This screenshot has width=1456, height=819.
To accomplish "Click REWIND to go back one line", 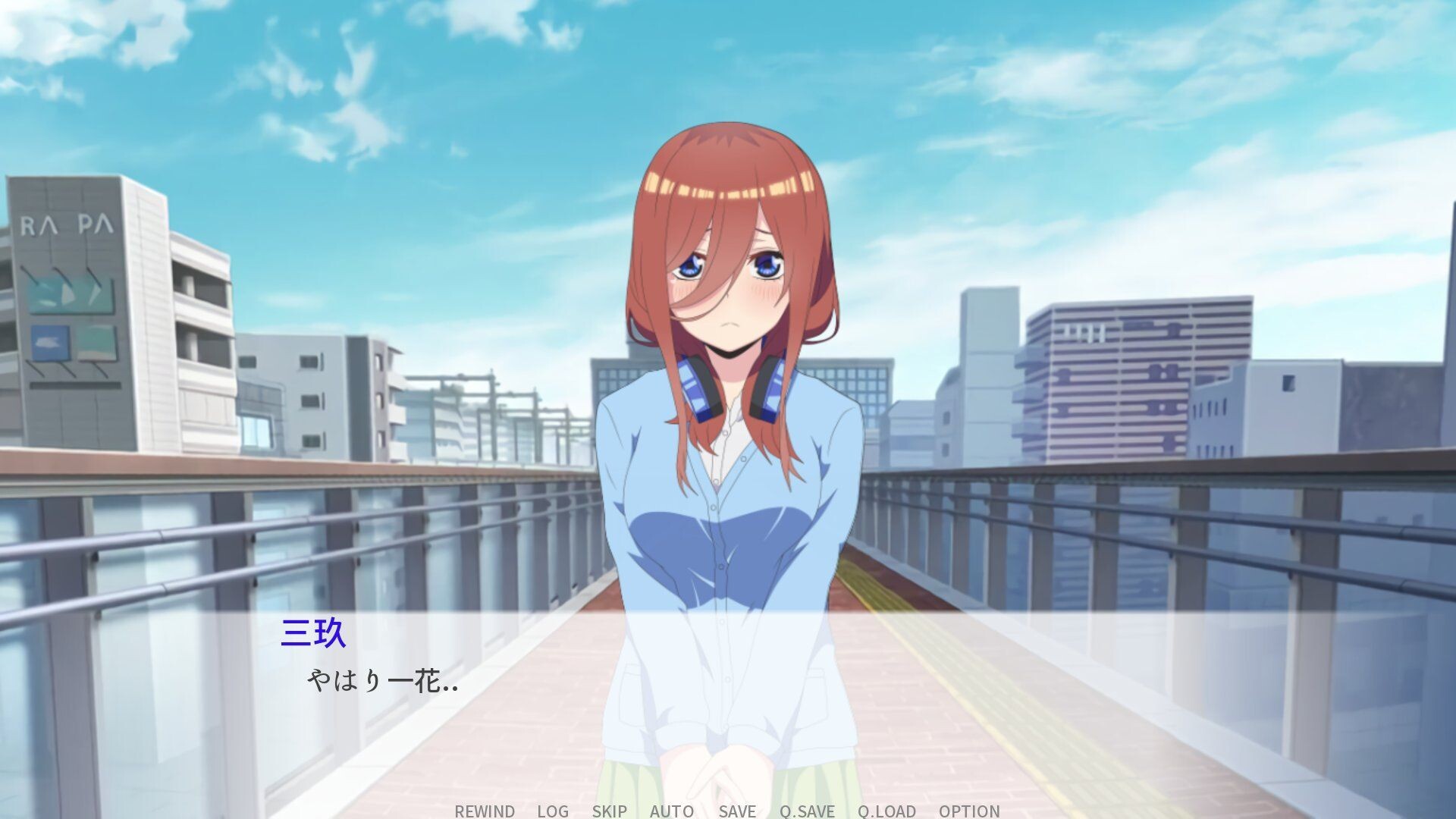I will point(484,811).
